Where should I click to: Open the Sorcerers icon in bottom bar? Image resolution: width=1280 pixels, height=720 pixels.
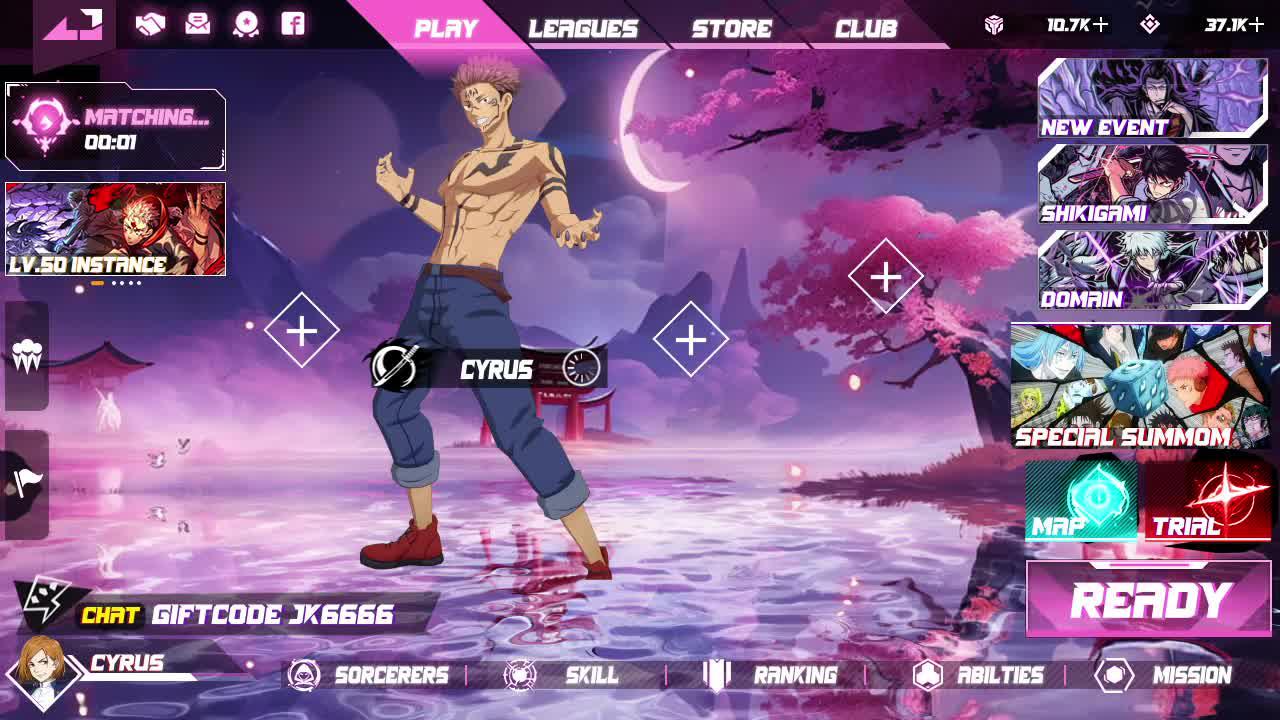pos(303,676)
